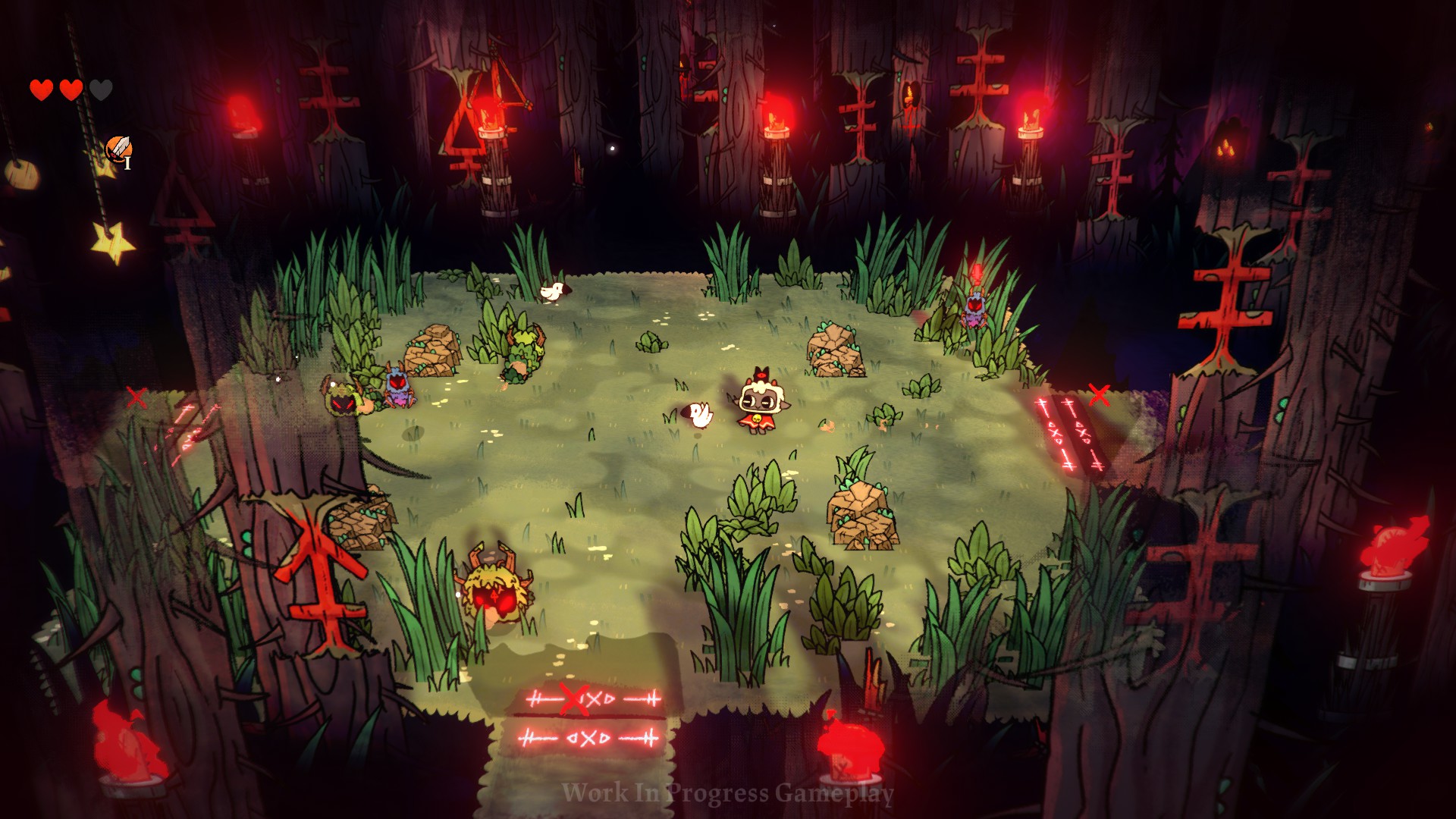Select the sword weapon icon

[118, 149]
